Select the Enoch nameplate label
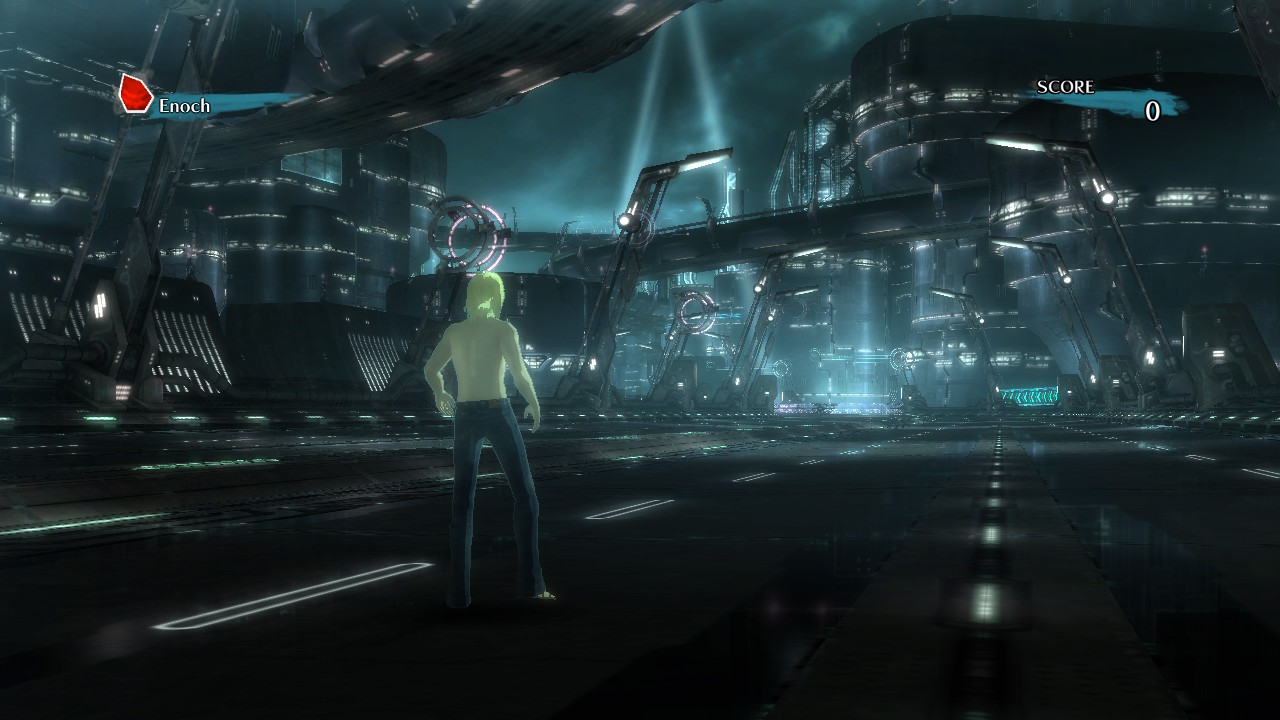The height and width of the screenshot is (720, 1280). click(187, 104)
